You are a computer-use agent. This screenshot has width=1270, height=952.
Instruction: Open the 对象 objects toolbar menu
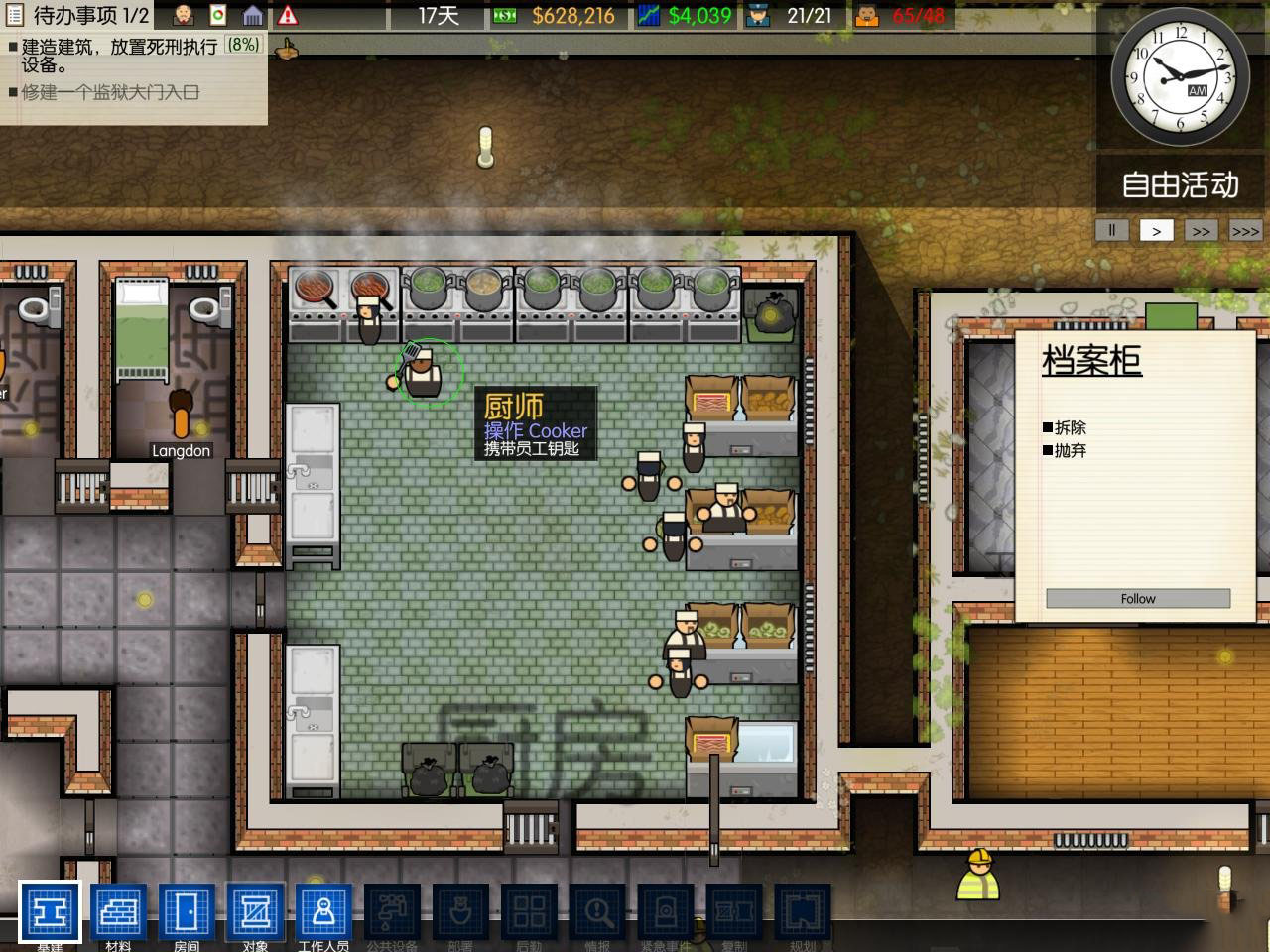click(255, 911)
